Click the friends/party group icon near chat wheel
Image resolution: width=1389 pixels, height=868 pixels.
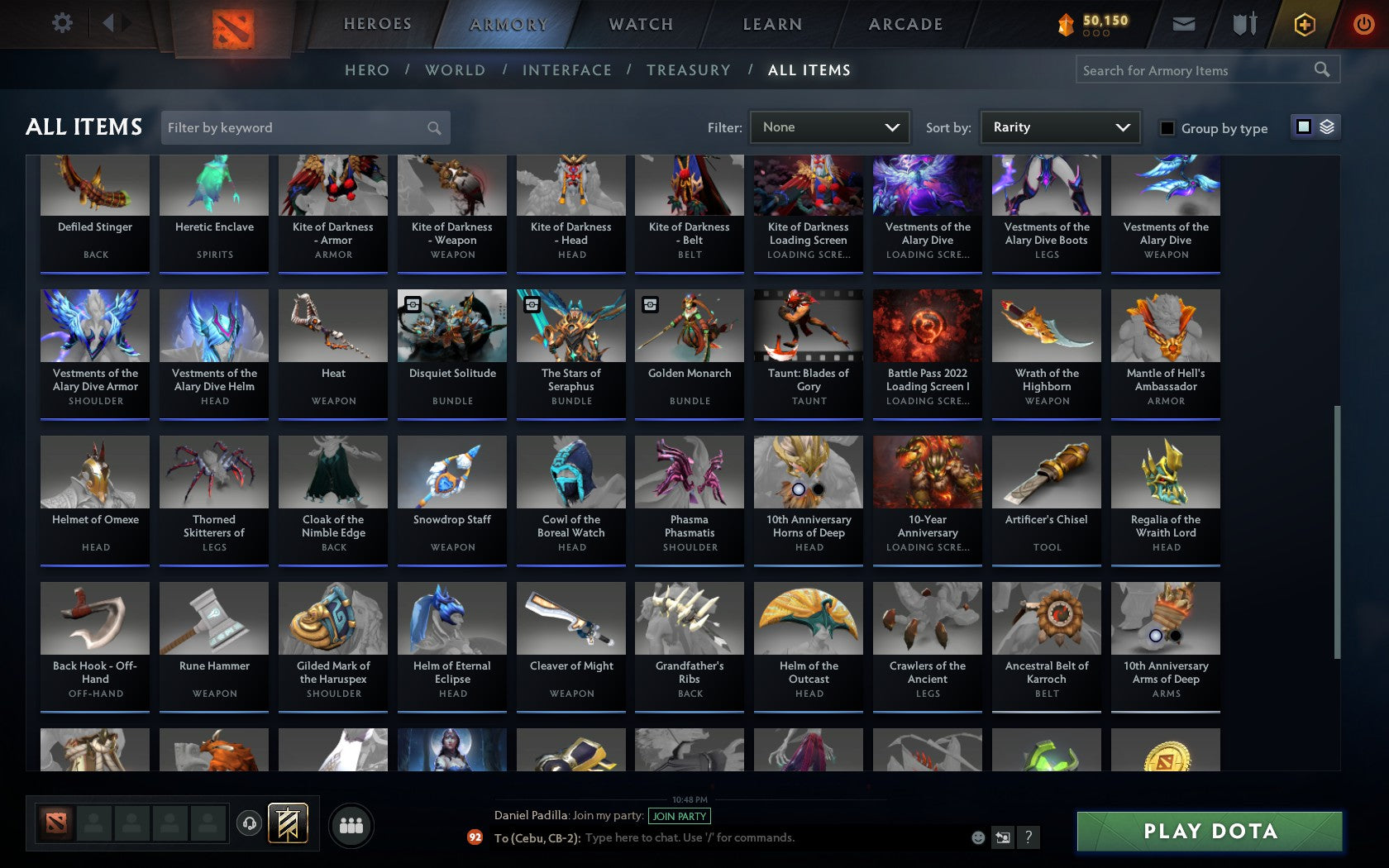(x=352, y=824)
